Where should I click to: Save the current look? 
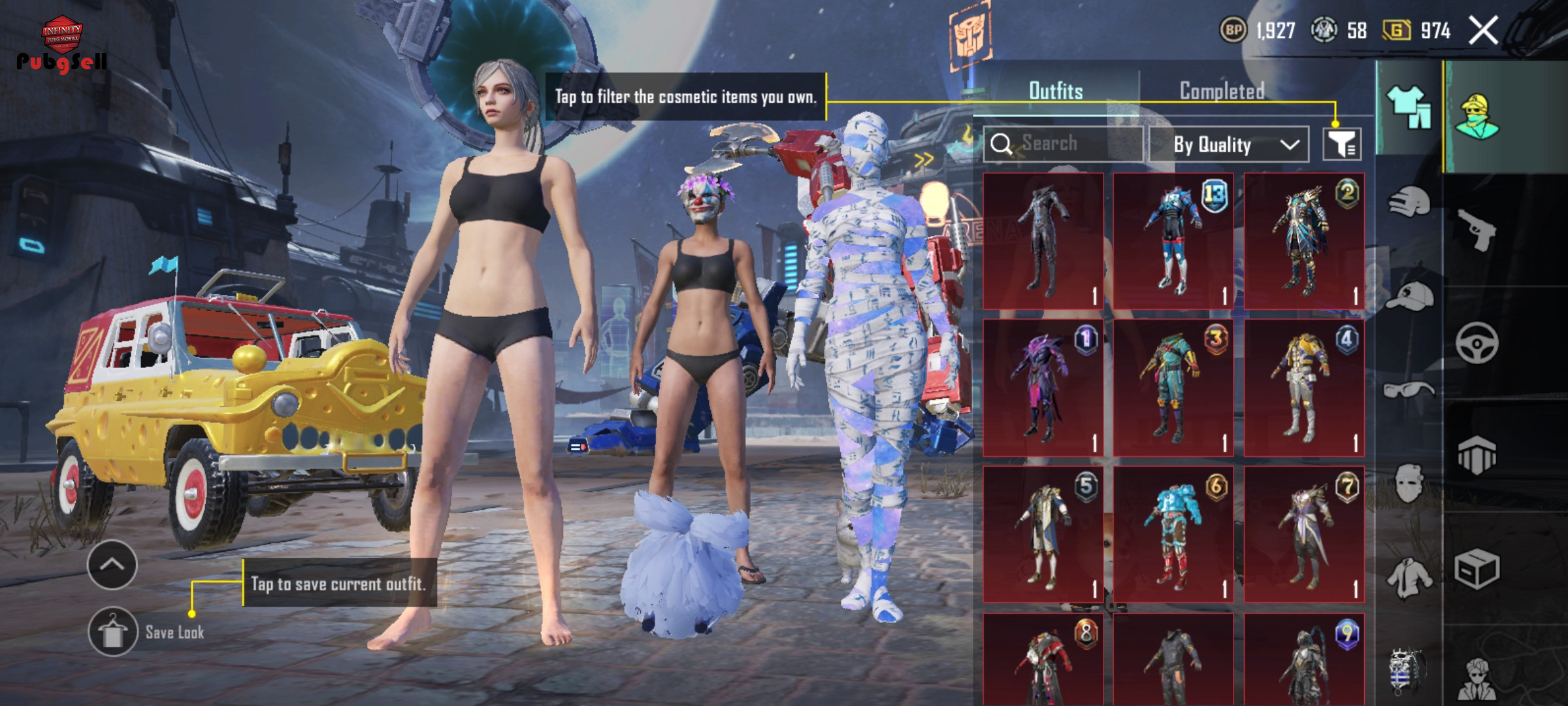point(113,631)
